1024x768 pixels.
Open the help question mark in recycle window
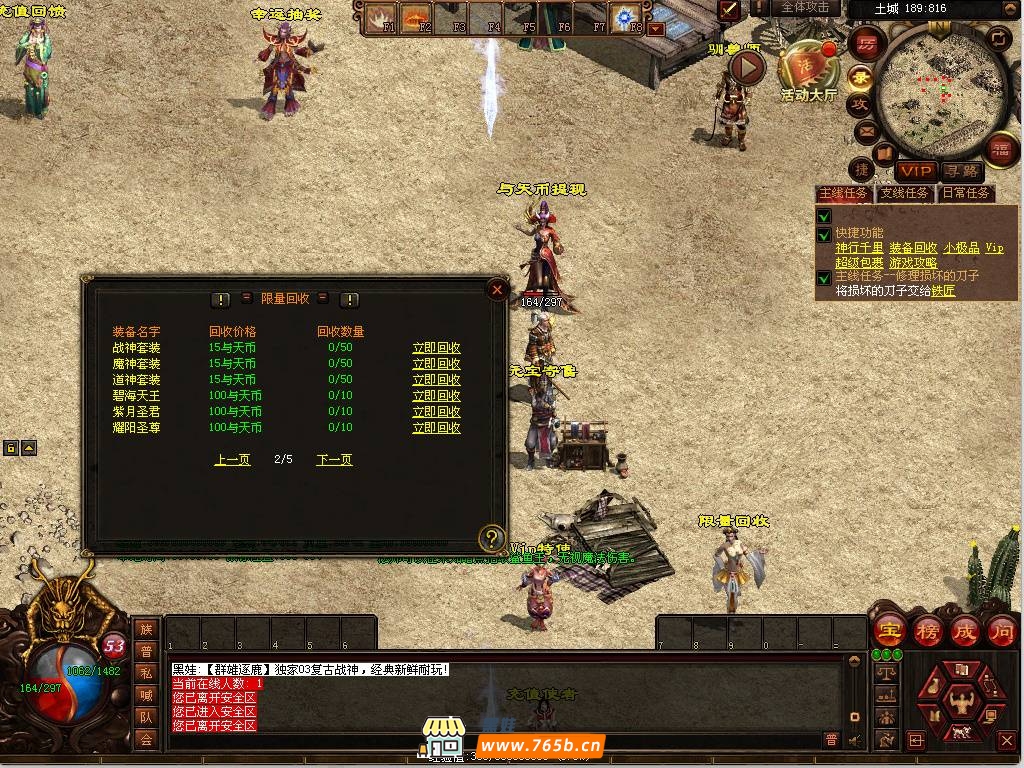491,539
